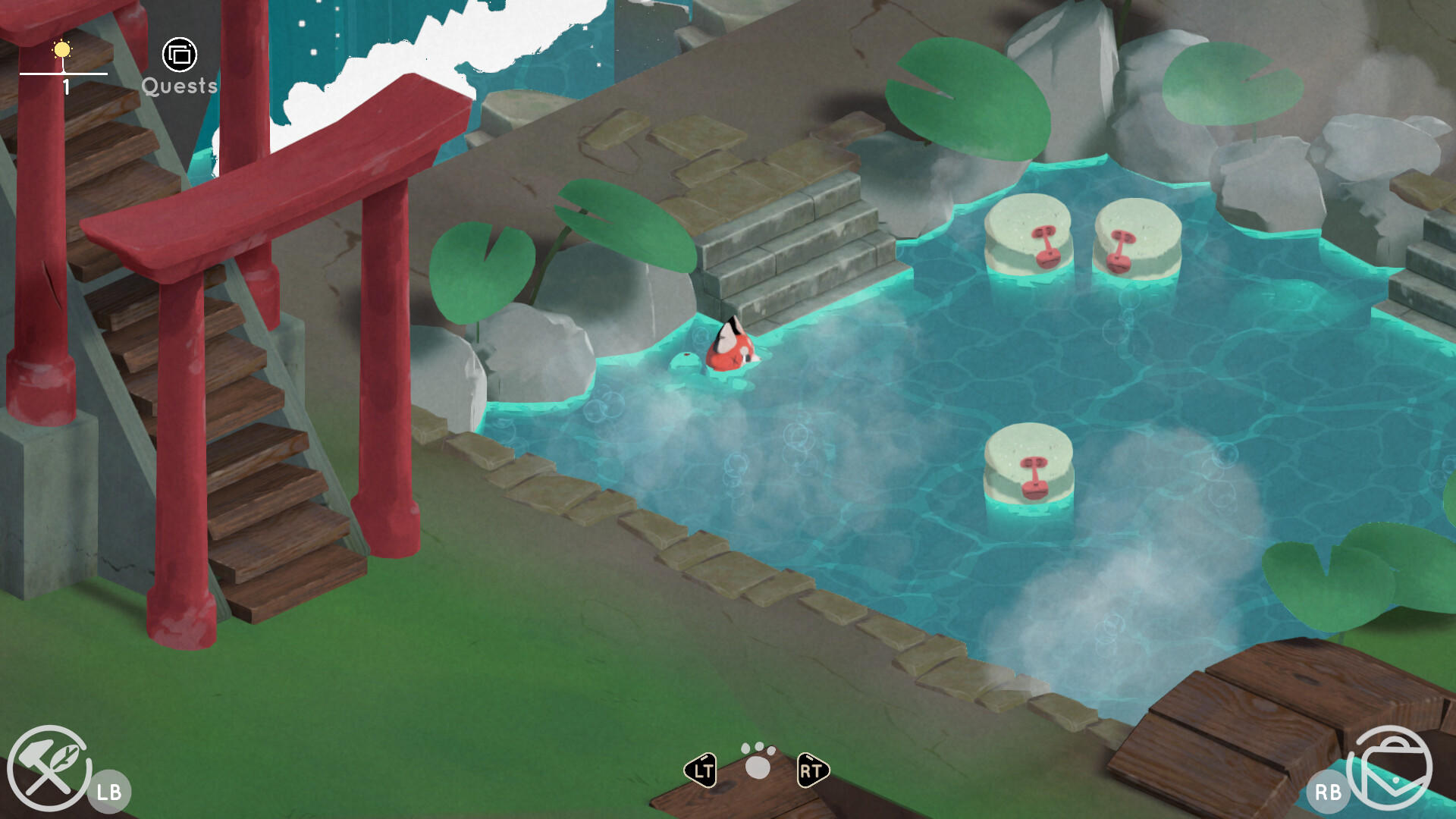Open the Quests panel icon
The image size is (1456, 819).
(x=179, y=55)
